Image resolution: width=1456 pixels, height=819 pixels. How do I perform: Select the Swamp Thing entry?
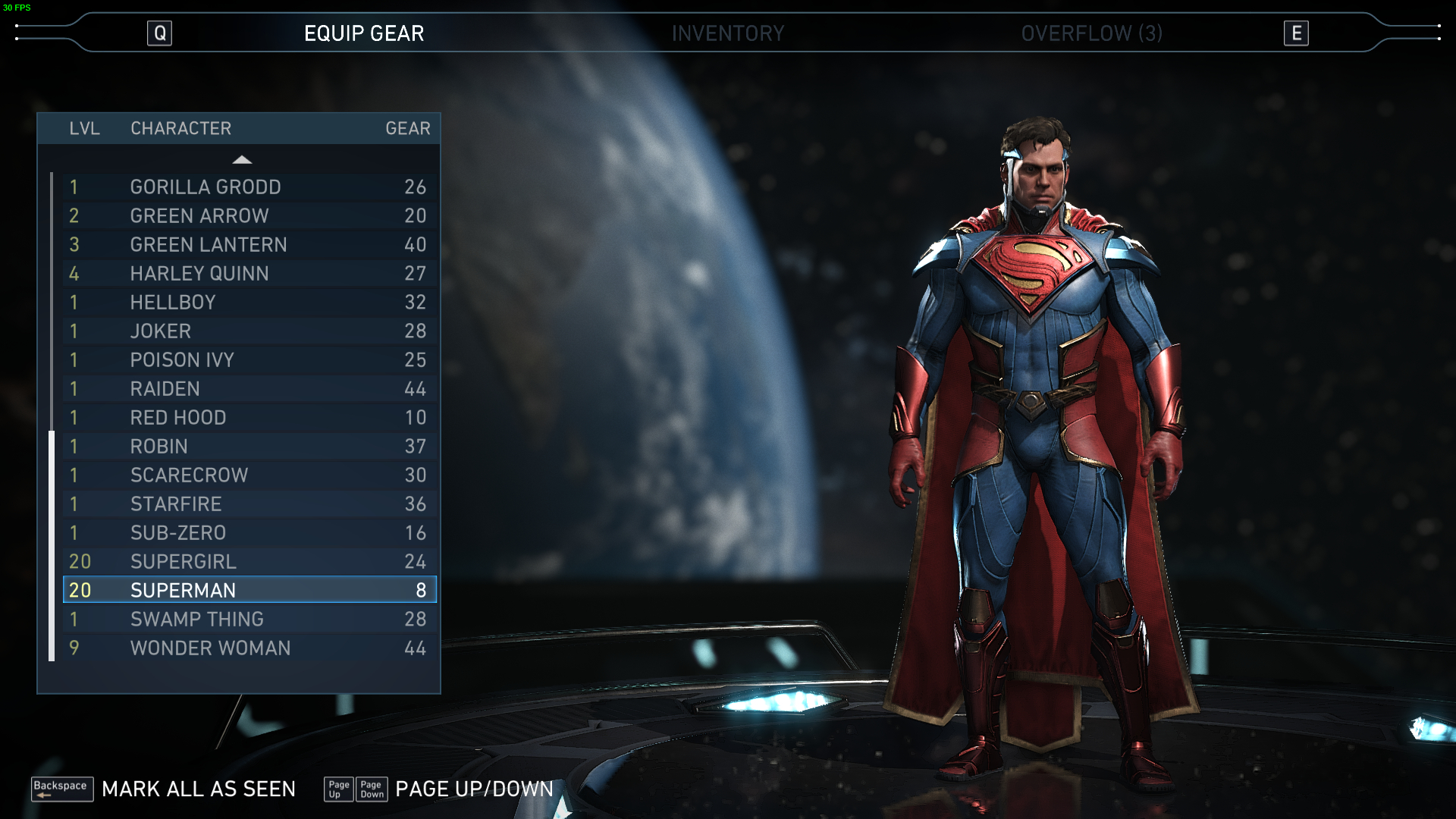tap(249, 620)
